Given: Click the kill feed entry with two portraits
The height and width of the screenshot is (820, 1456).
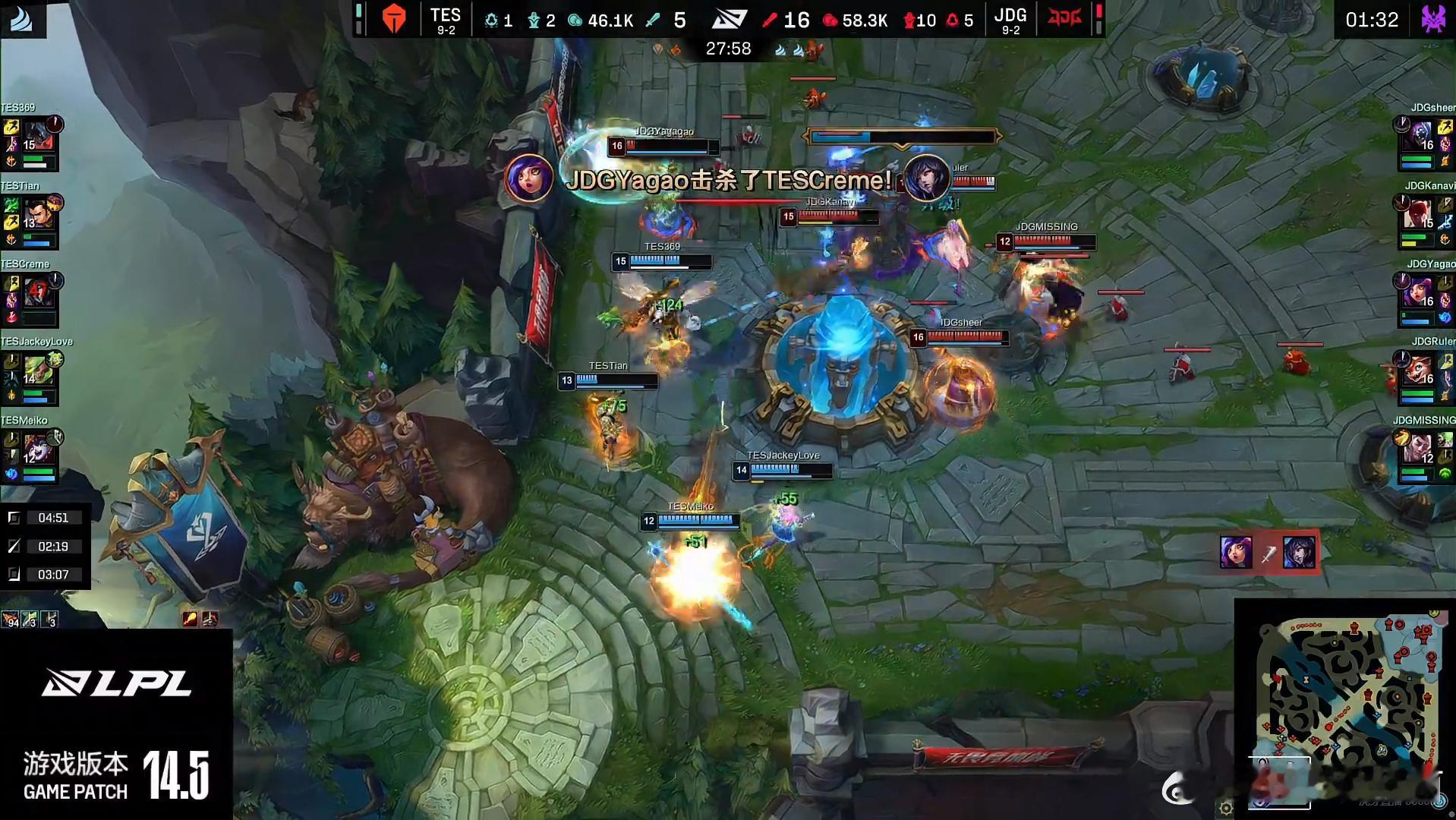Looking at the screenshot, I should [1268, 553].
